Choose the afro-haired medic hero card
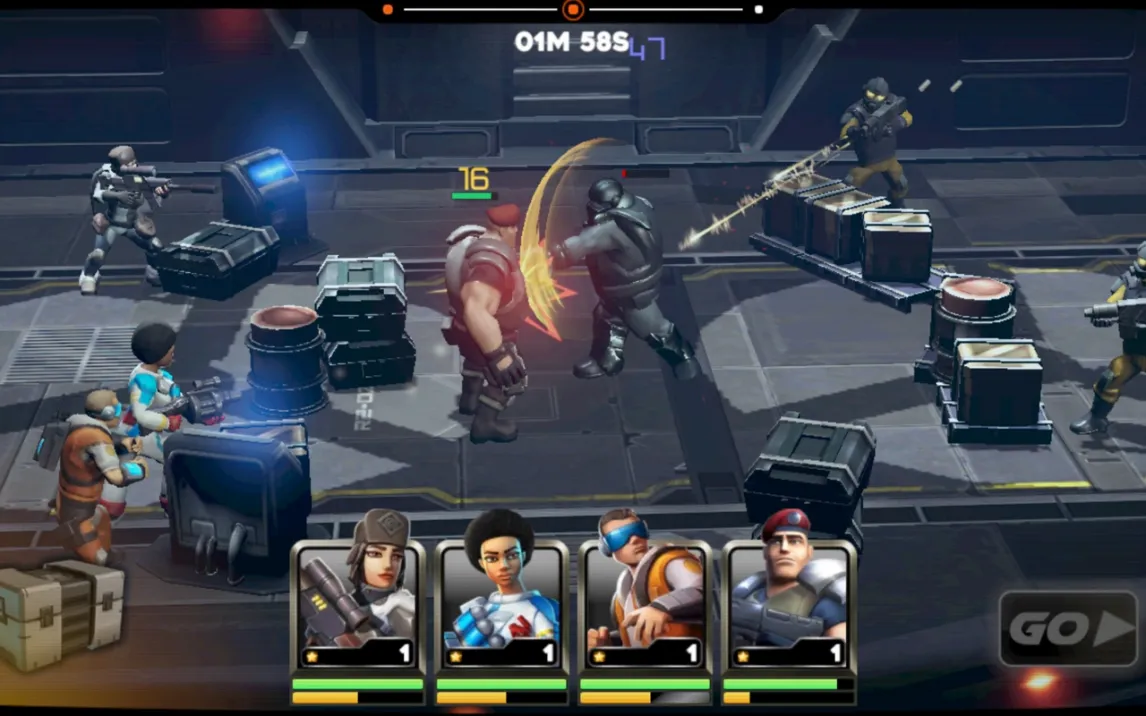Viewport: 1146px width, 716px height. point(501,595)
